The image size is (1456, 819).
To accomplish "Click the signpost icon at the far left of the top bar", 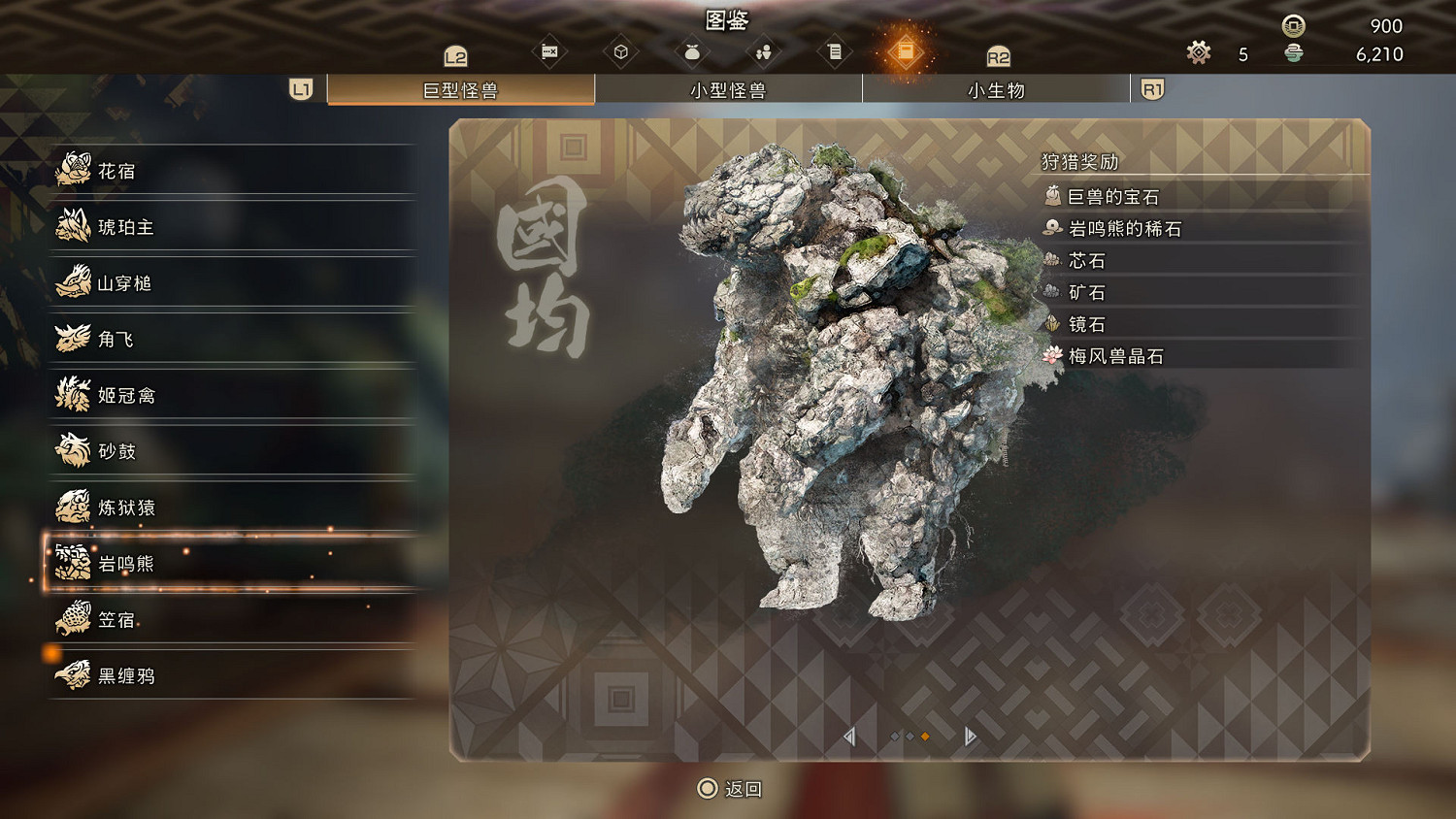I will (550, 50).
